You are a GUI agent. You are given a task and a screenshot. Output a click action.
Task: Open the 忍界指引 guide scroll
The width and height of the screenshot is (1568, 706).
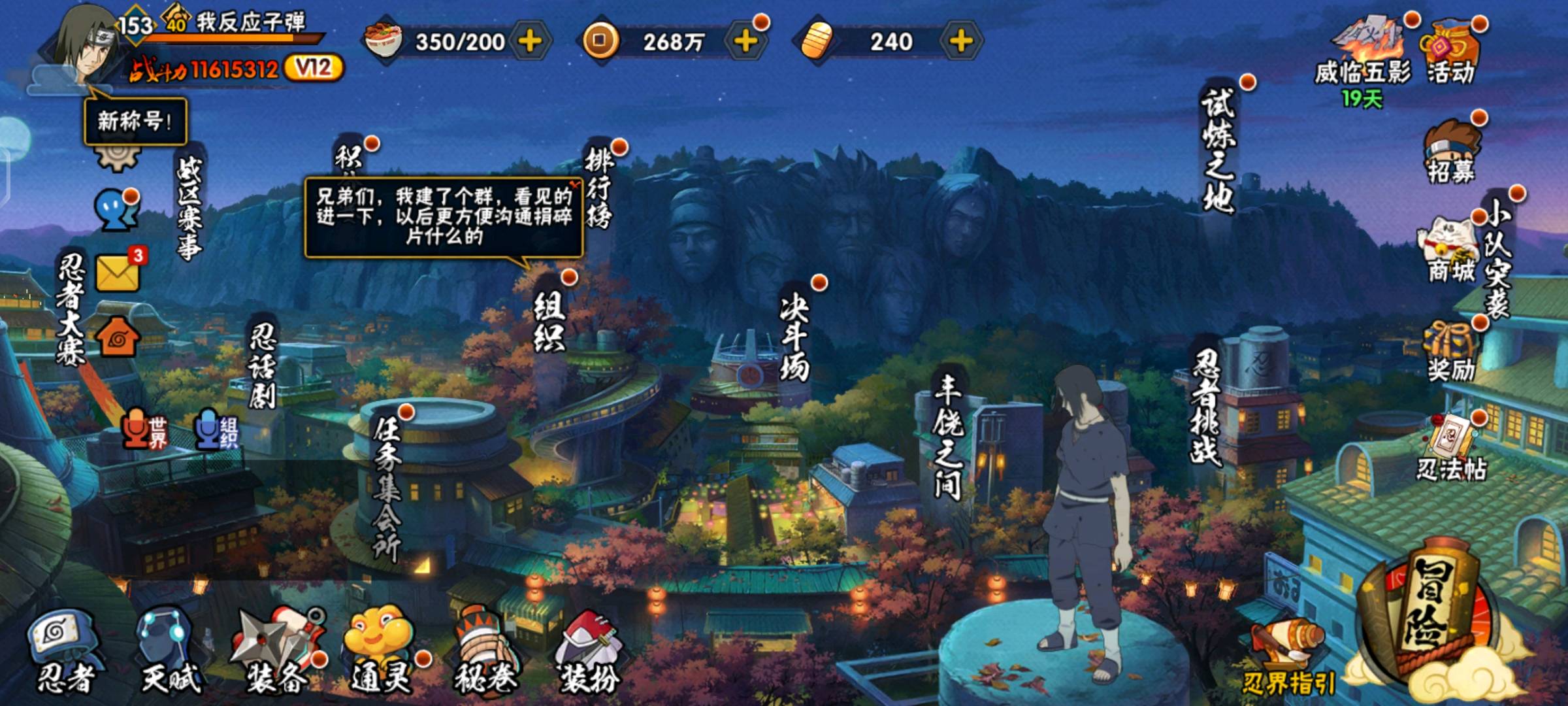pyautogui.click(x=1287, y=660)
